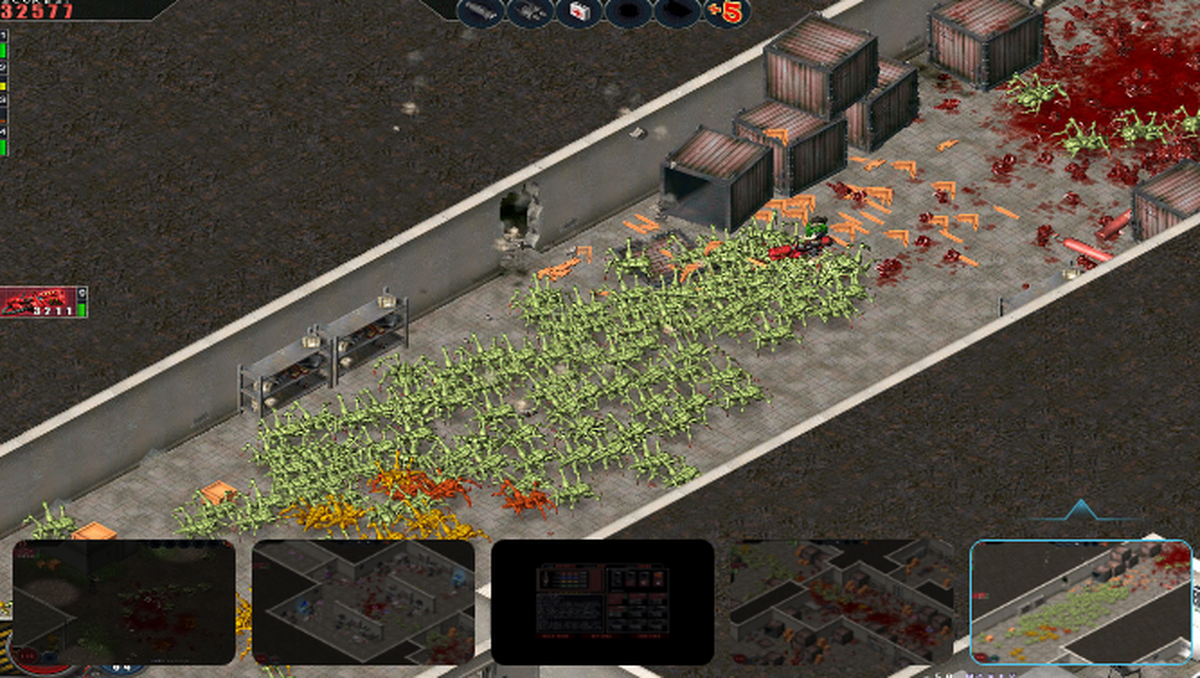Image resolution: width=1200 pixels, height=678 pixels.
Task: Select the highlighted alien swarm thumbnail
Action: [1080, 602]
